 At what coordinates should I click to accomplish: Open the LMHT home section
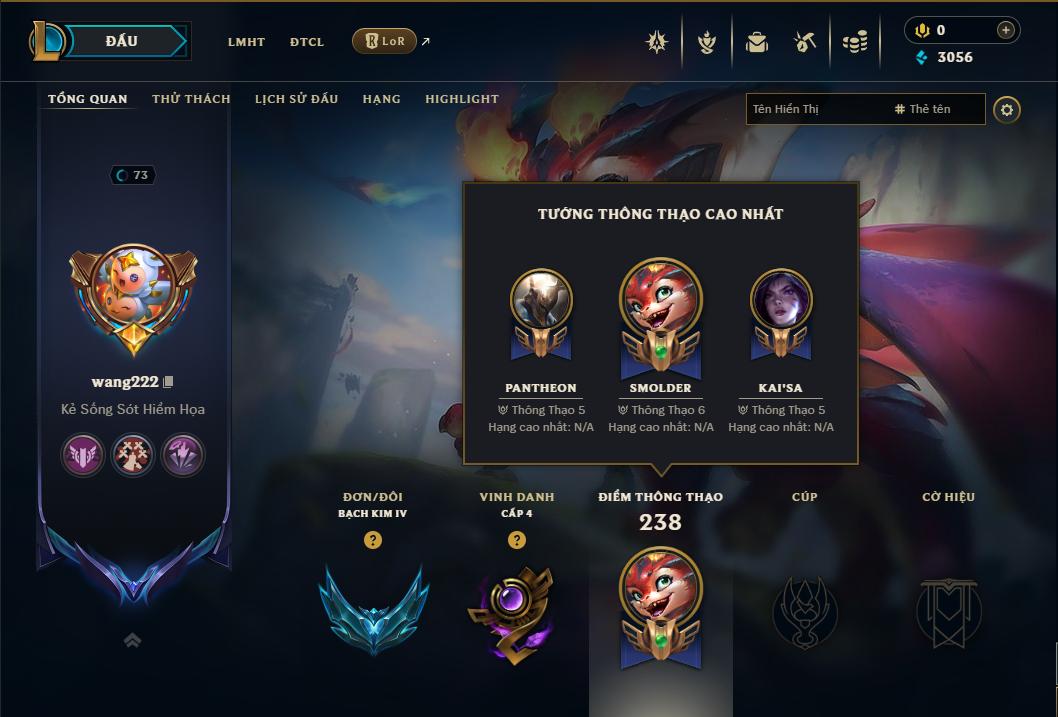pos(246,42)
